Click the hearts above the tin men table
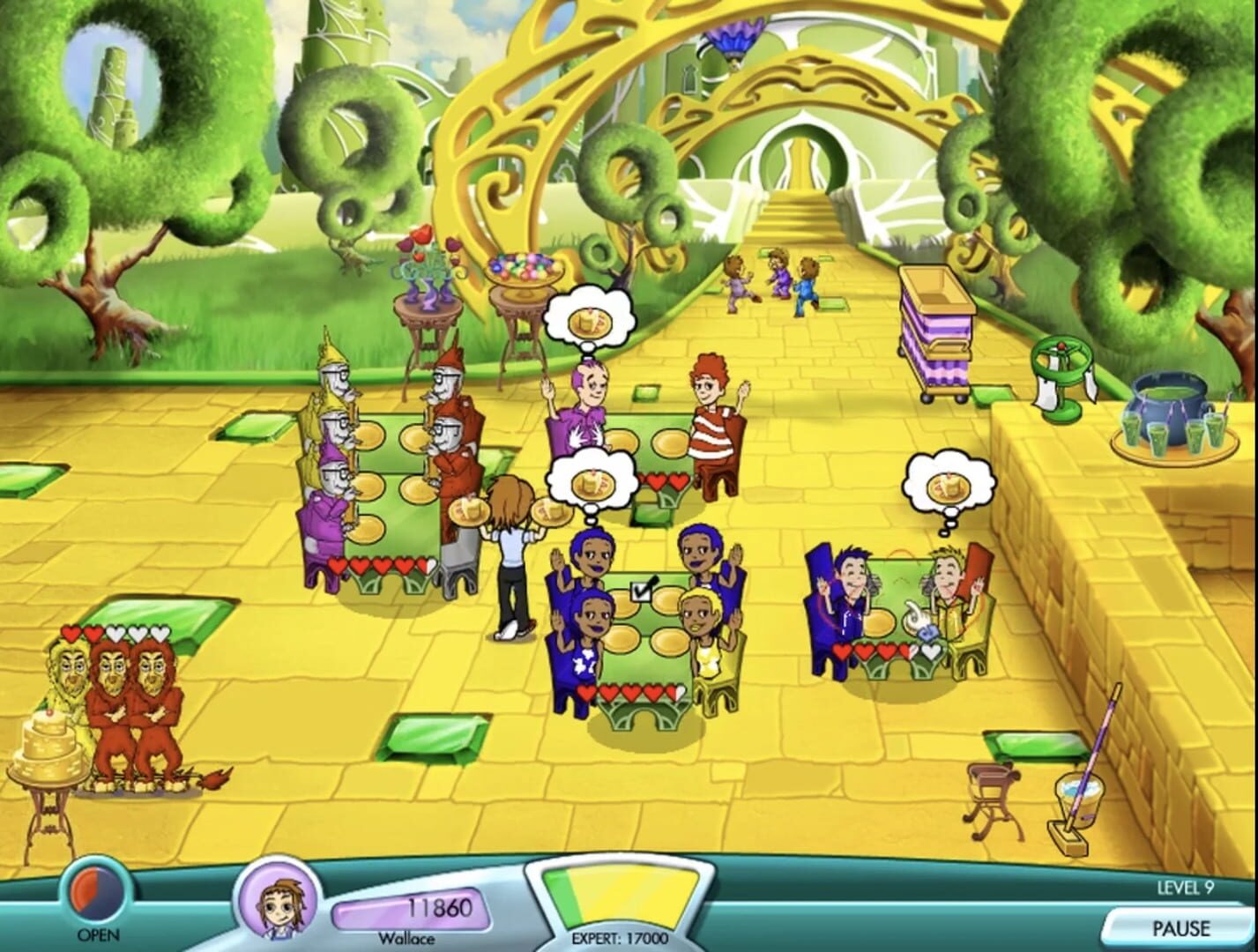Viewport: 1258px width, 952px height. click(382, 564)
